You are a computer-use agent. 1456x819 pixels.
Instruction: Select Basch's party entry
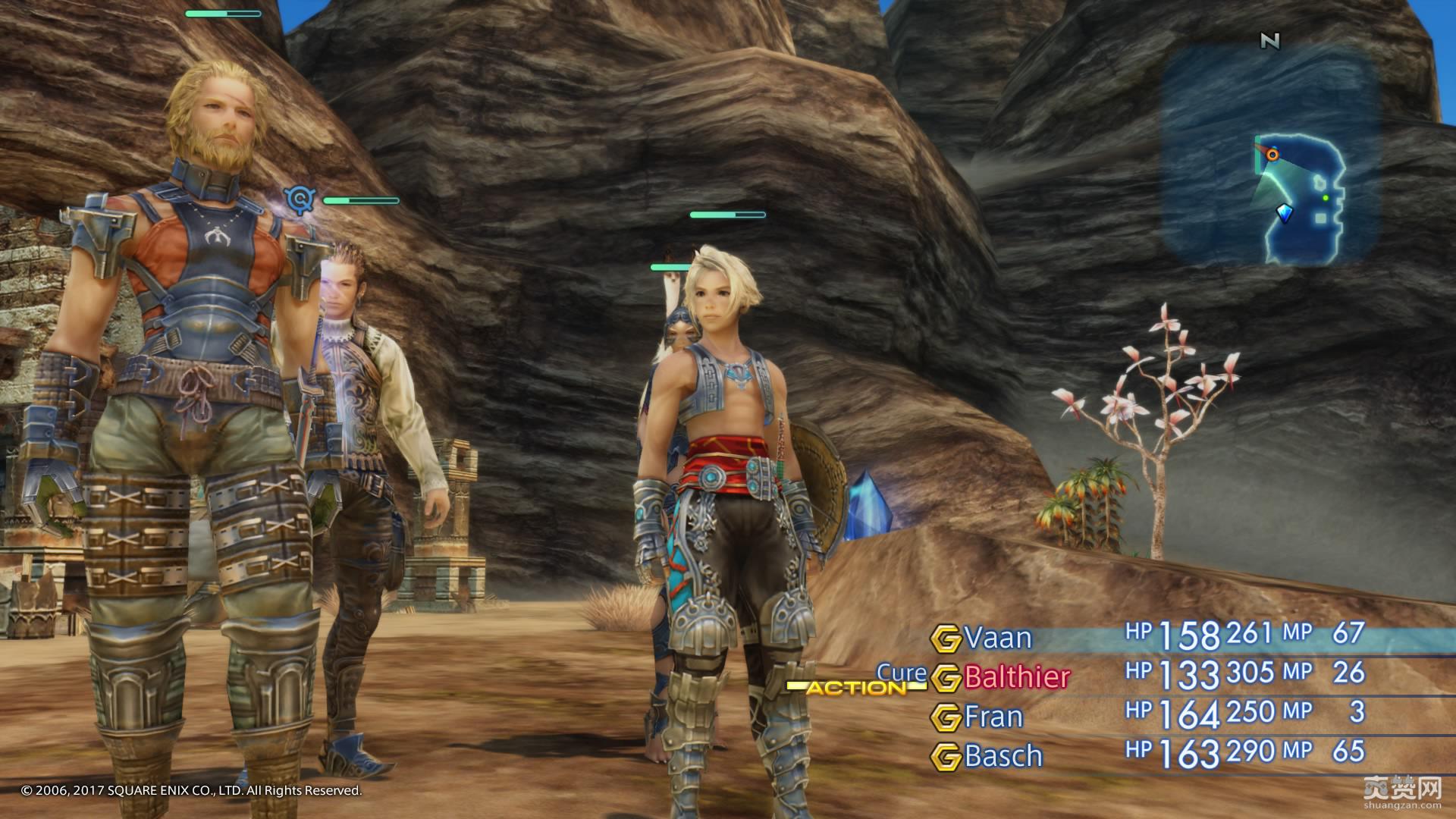point(1003,756)
